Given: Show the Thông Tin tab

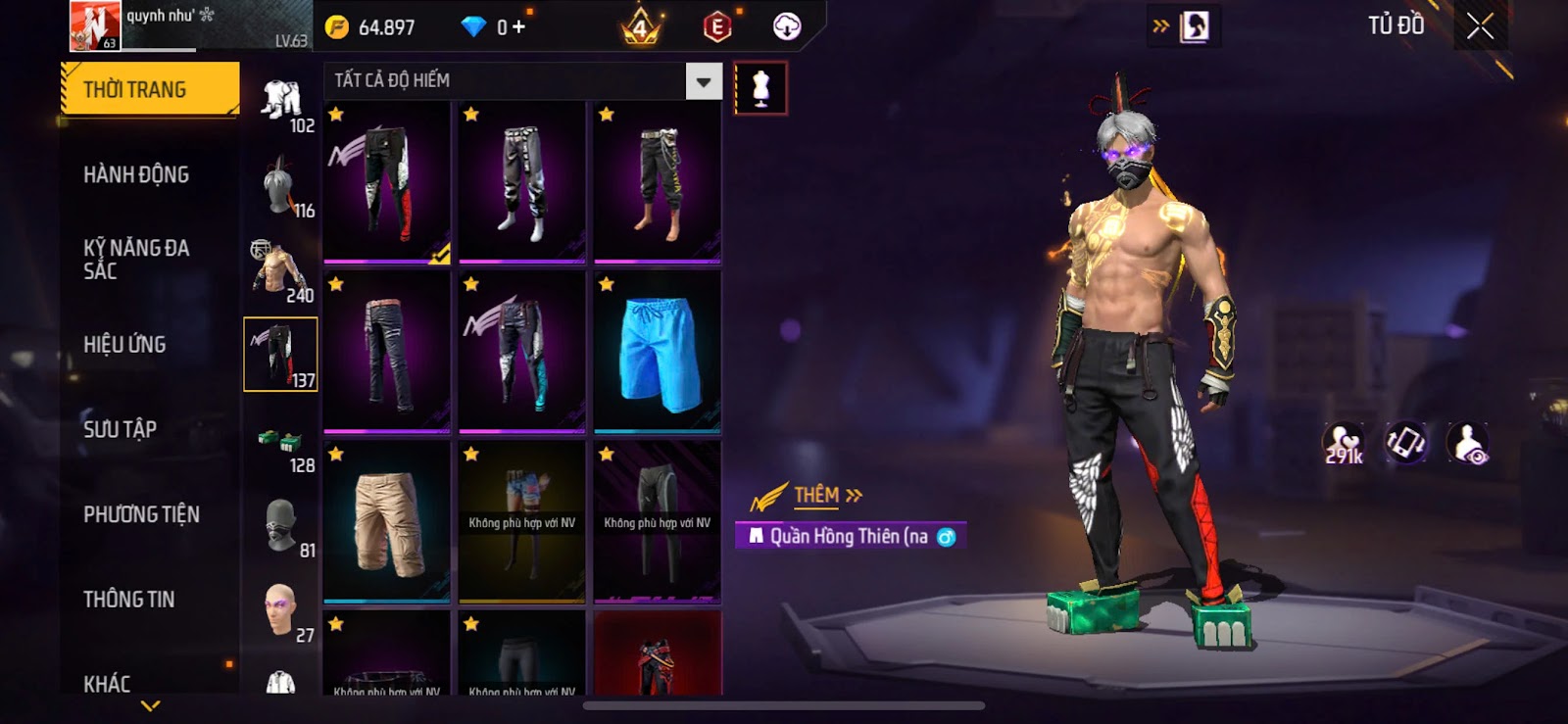Looking at the screenshot, I should point(128,599).
